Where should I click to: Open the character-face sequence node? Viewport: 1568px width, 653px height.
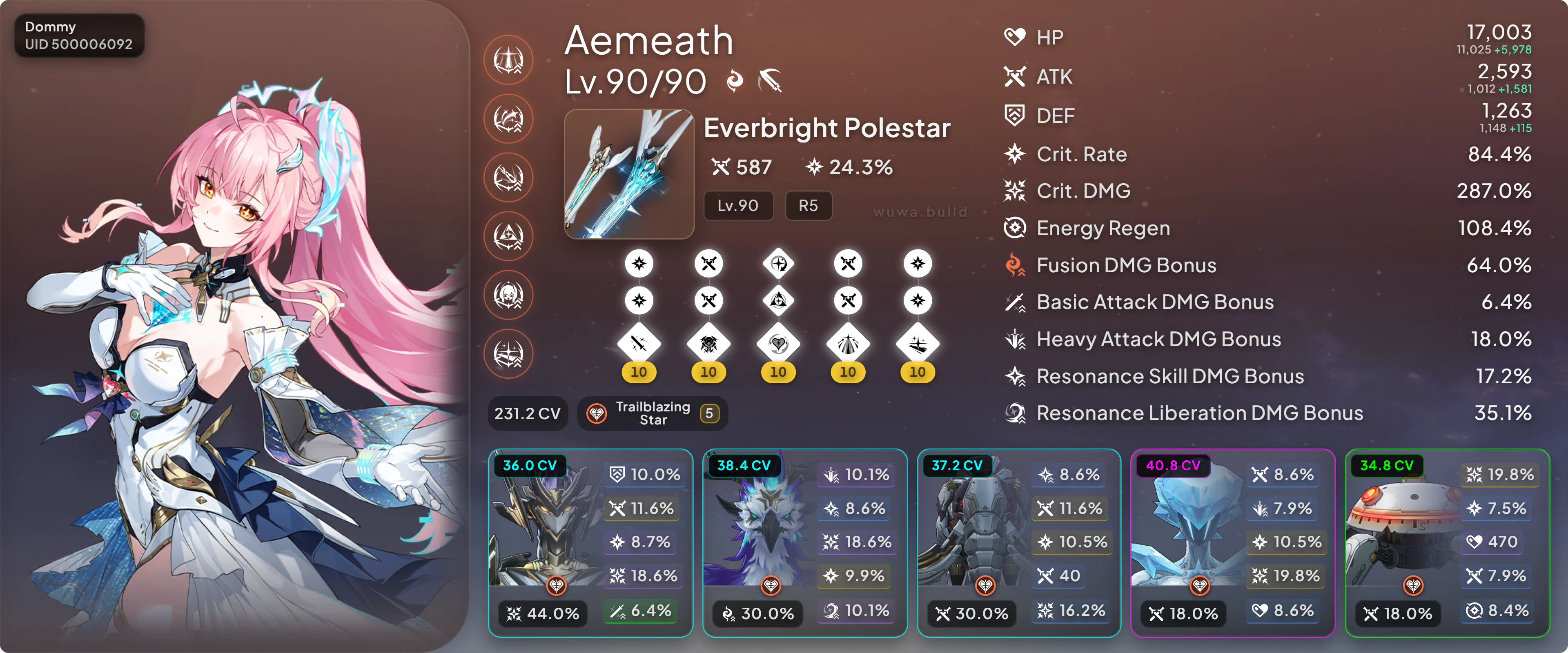508,295
